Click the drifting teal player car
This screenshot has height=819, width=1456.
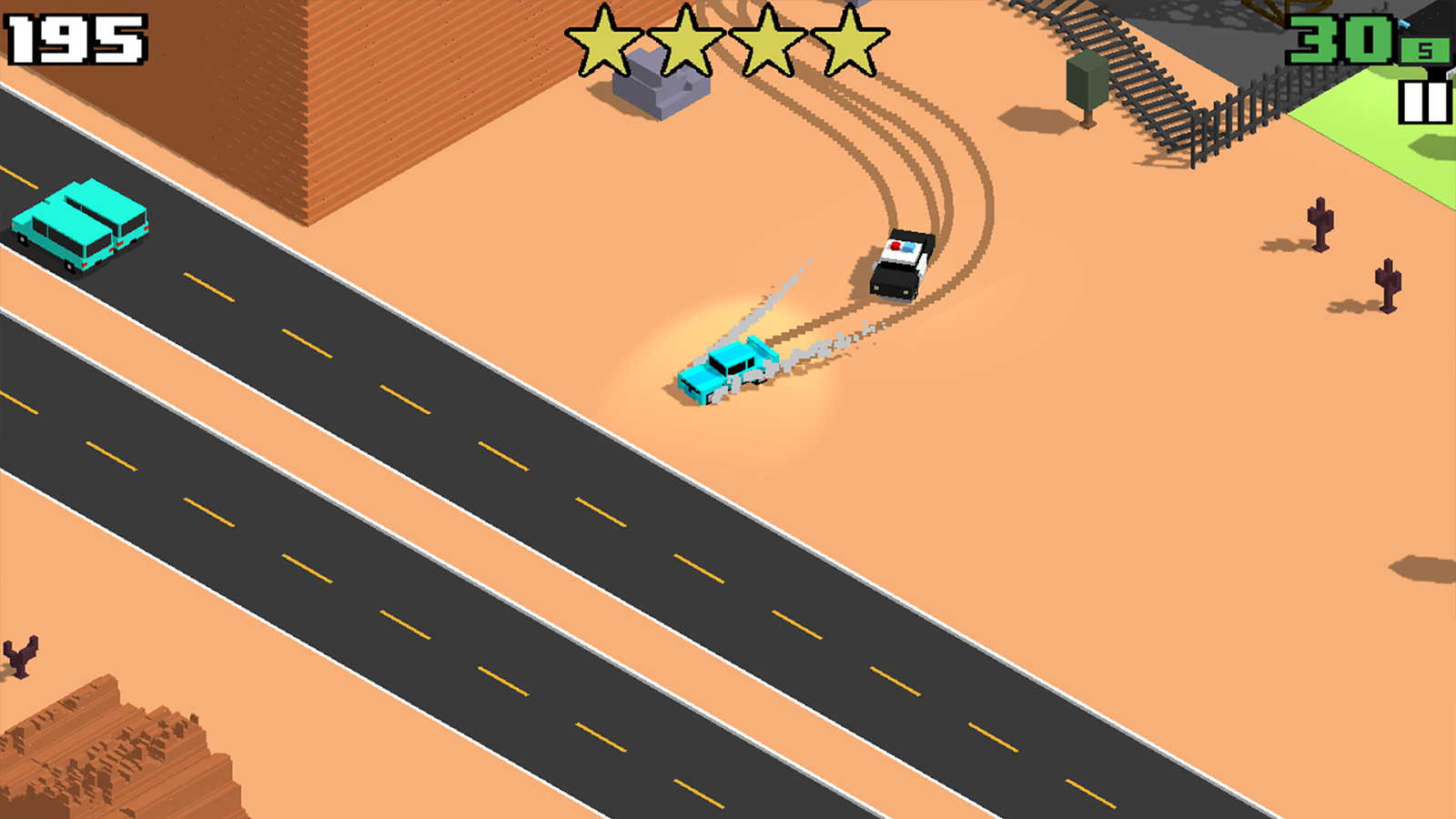click(x=725, y=371)
